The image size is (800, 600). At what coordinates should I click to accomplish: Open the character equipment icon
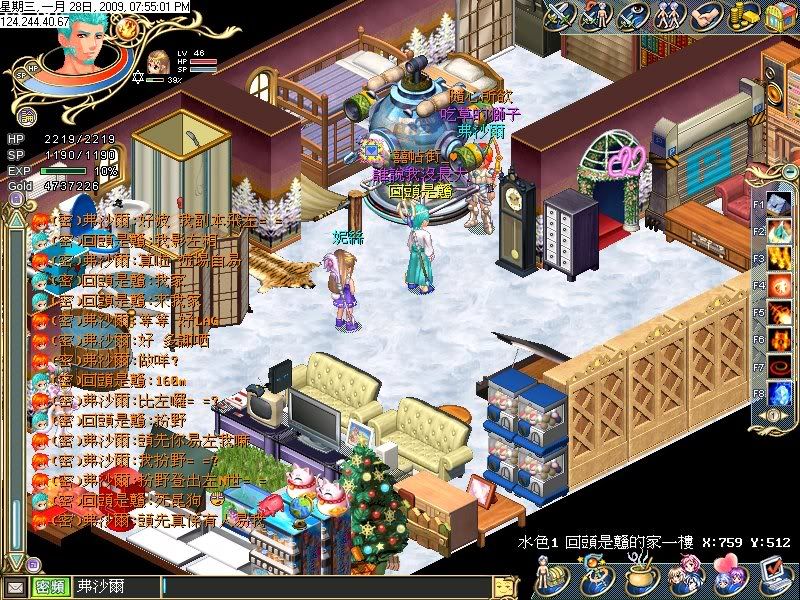click(x=549, y=578)
